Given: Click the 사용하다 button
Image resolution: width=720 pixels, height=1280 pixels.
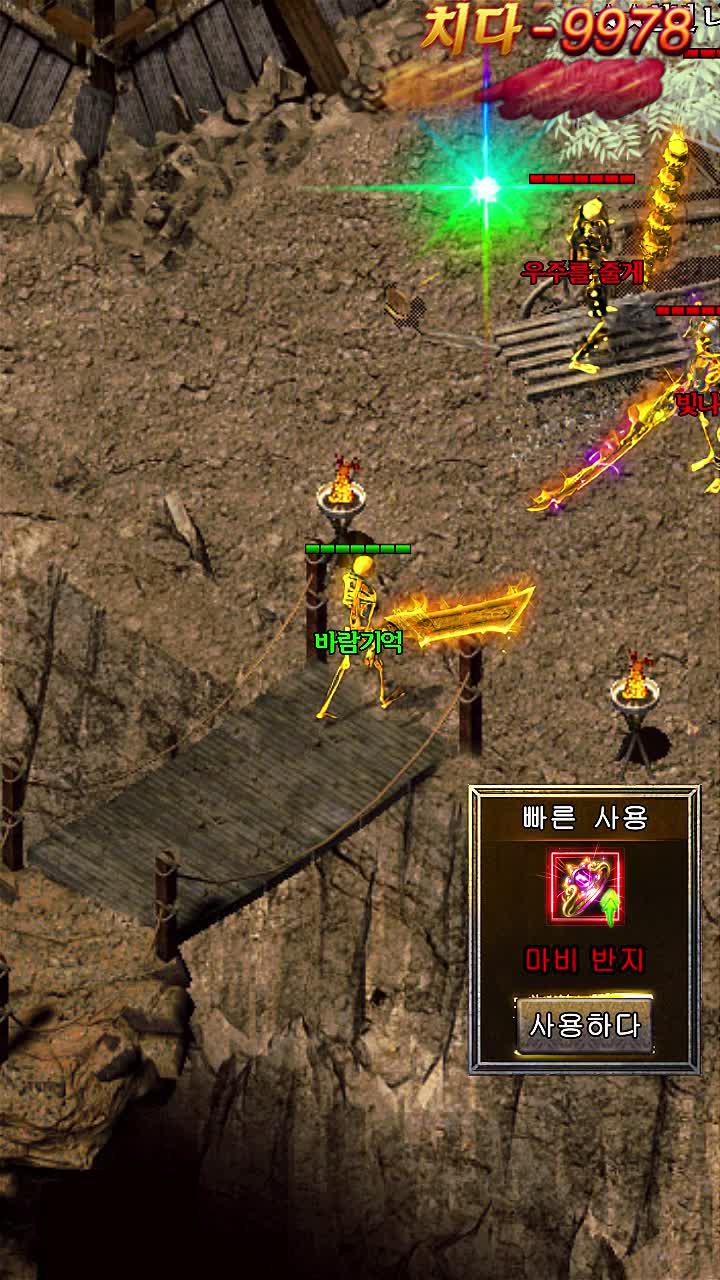Looking at the screenshot, I should [585, 1025].
